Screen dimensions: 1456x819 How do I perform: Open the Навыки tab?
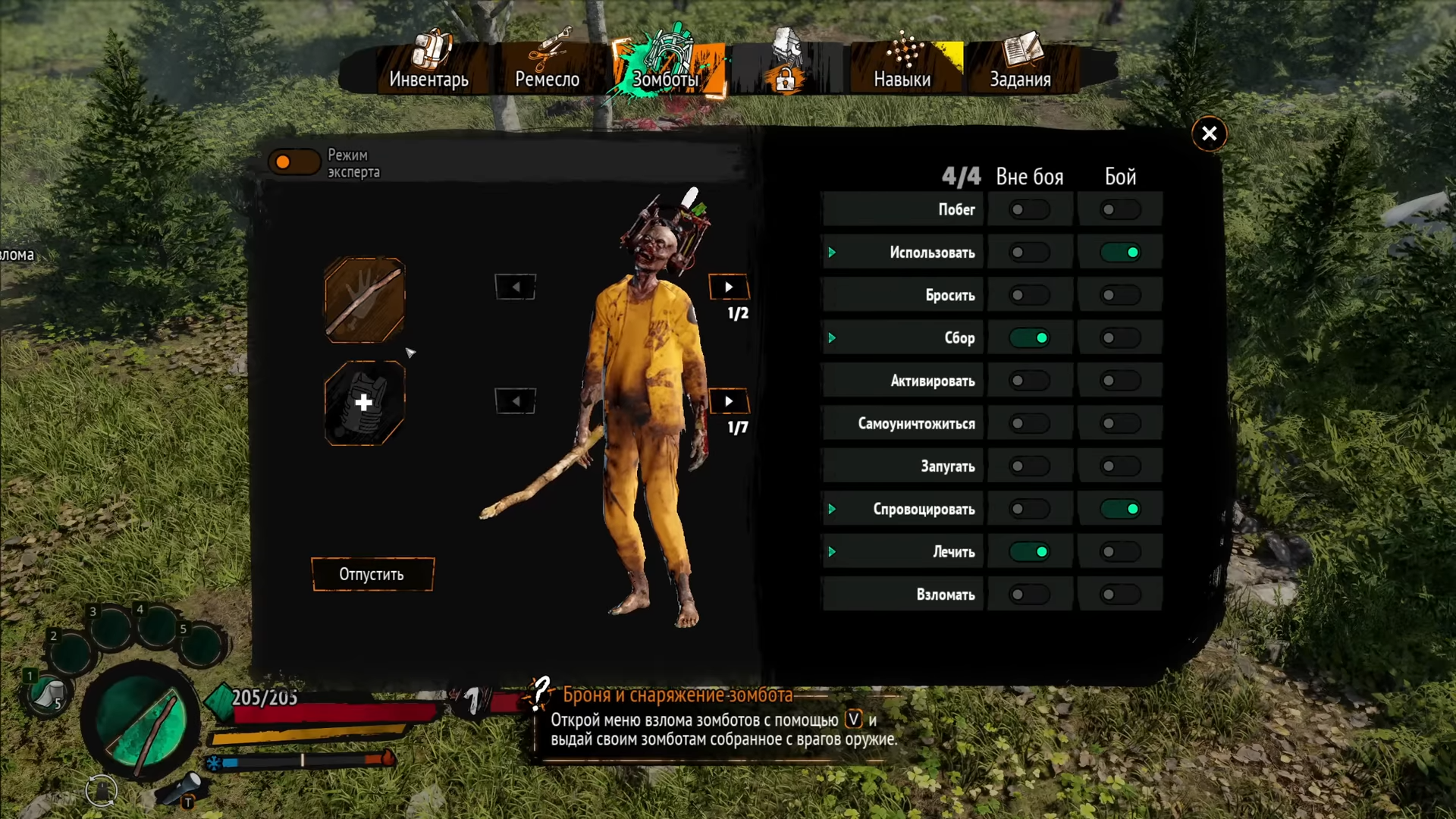(902, 67)
